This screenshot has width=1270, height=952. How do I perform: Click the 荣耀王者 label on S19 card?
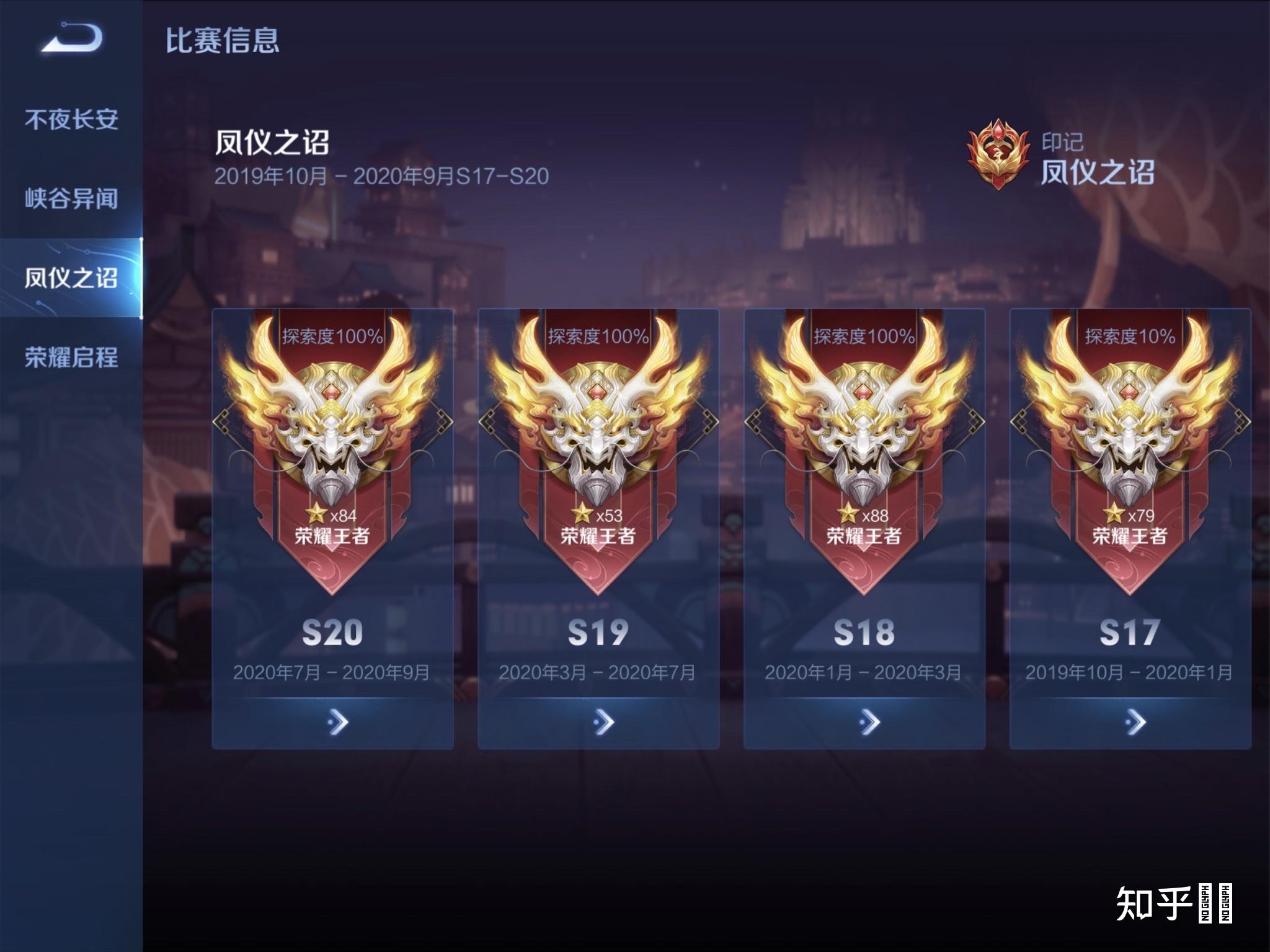click(598, 537)
